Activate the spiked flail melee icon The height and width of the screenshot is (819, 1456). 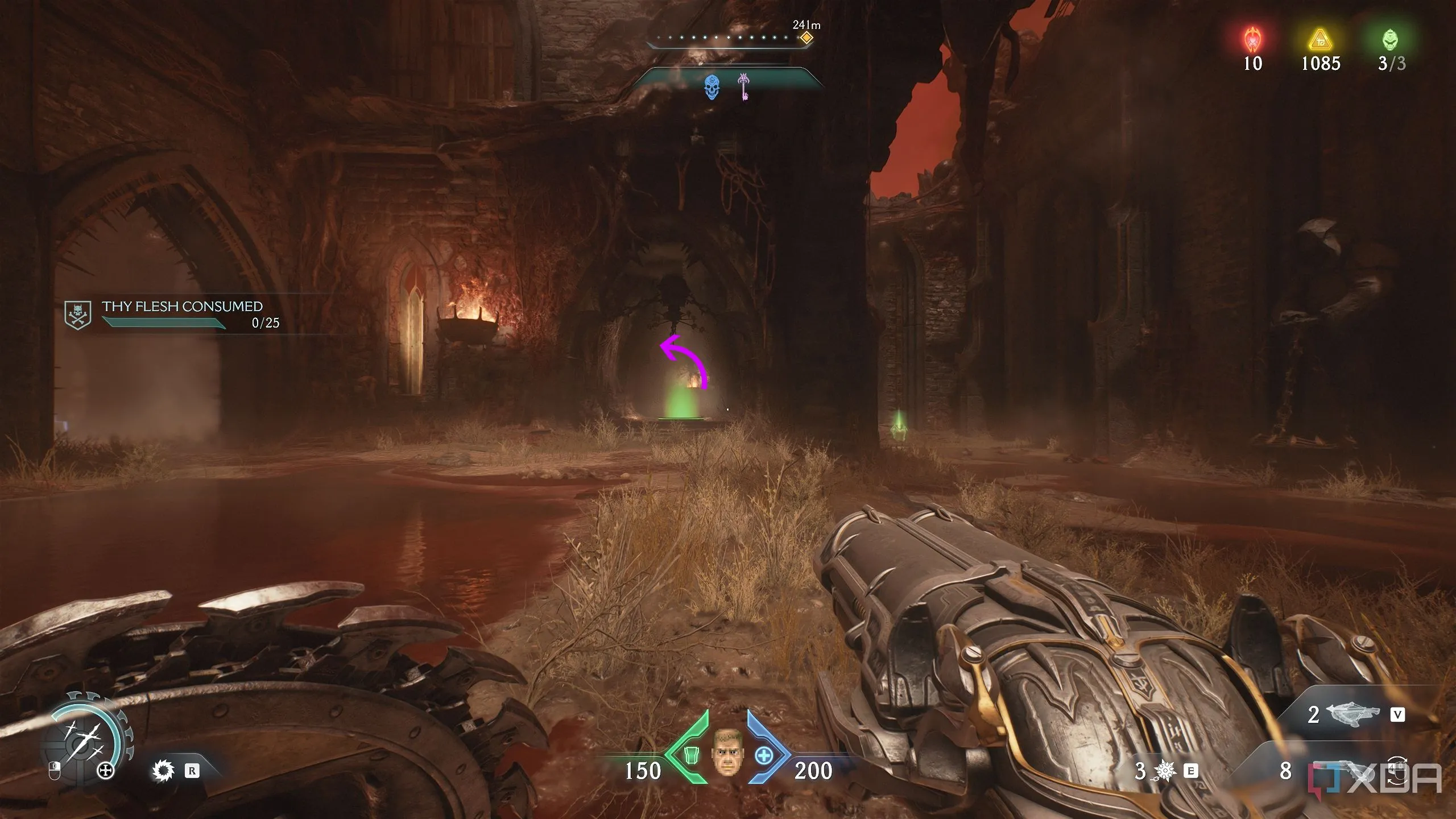click(1164, 771)
